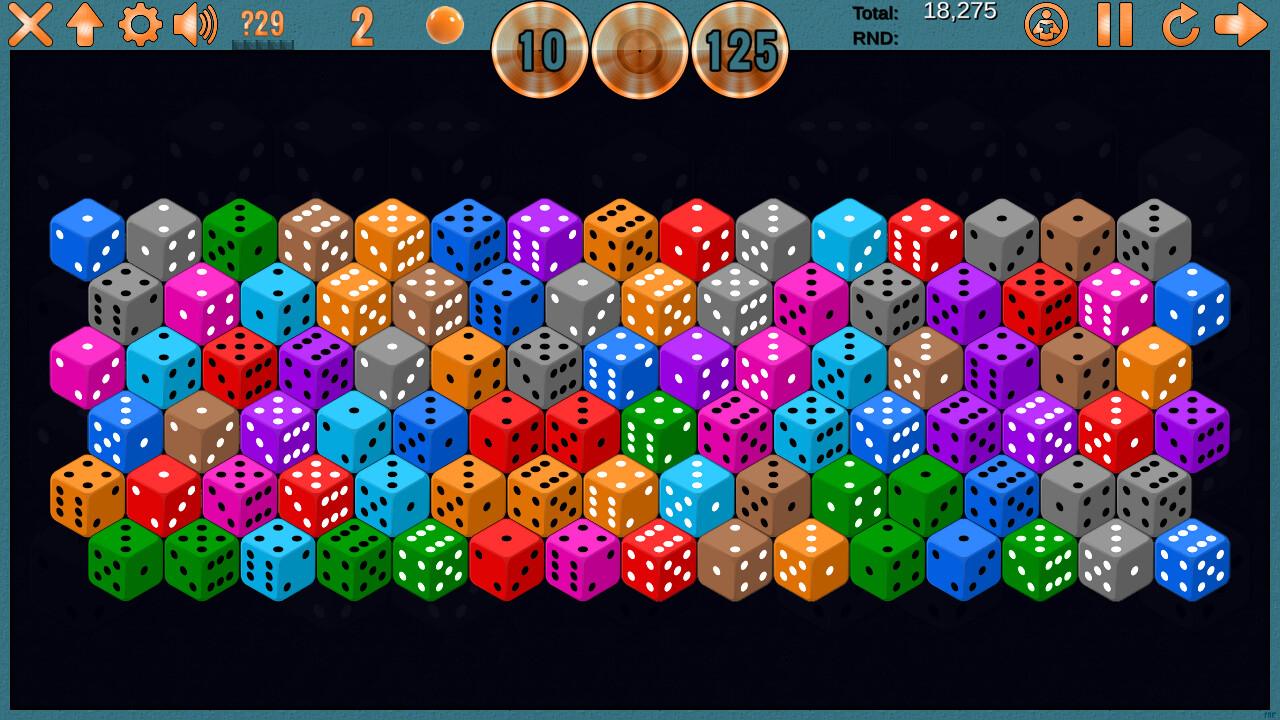
Task: Open settings via the gear icon
Action: [x=140, y=25]
